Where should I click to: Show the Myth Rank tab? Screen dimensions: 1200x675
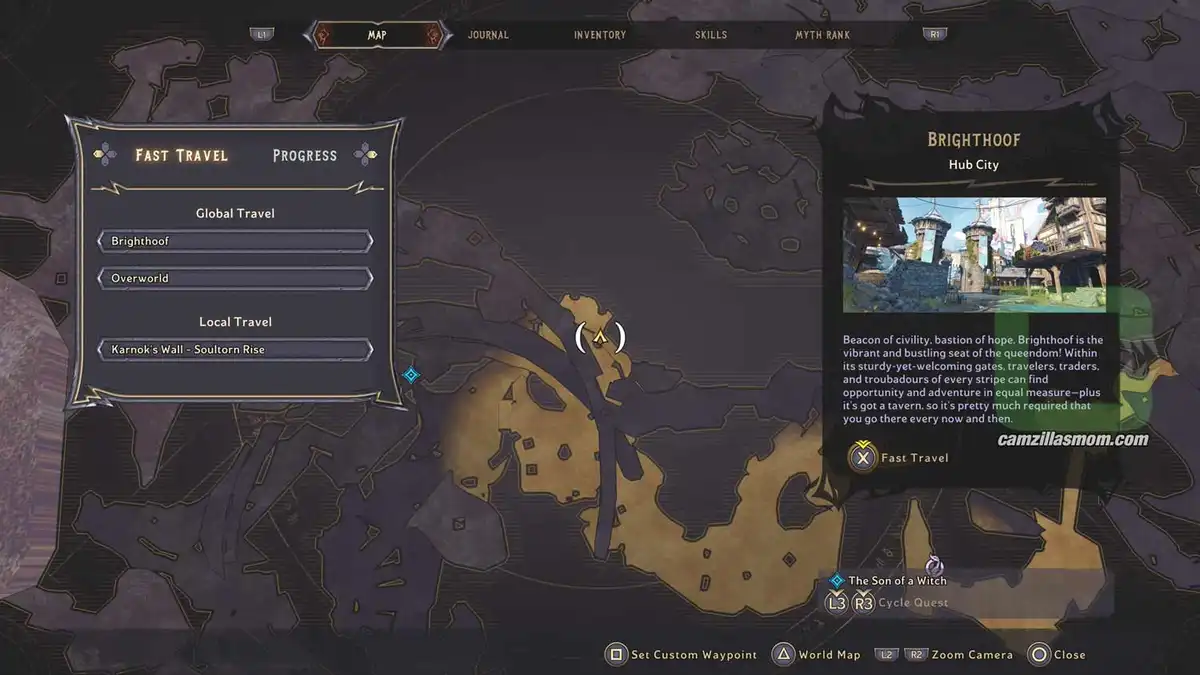822,35
